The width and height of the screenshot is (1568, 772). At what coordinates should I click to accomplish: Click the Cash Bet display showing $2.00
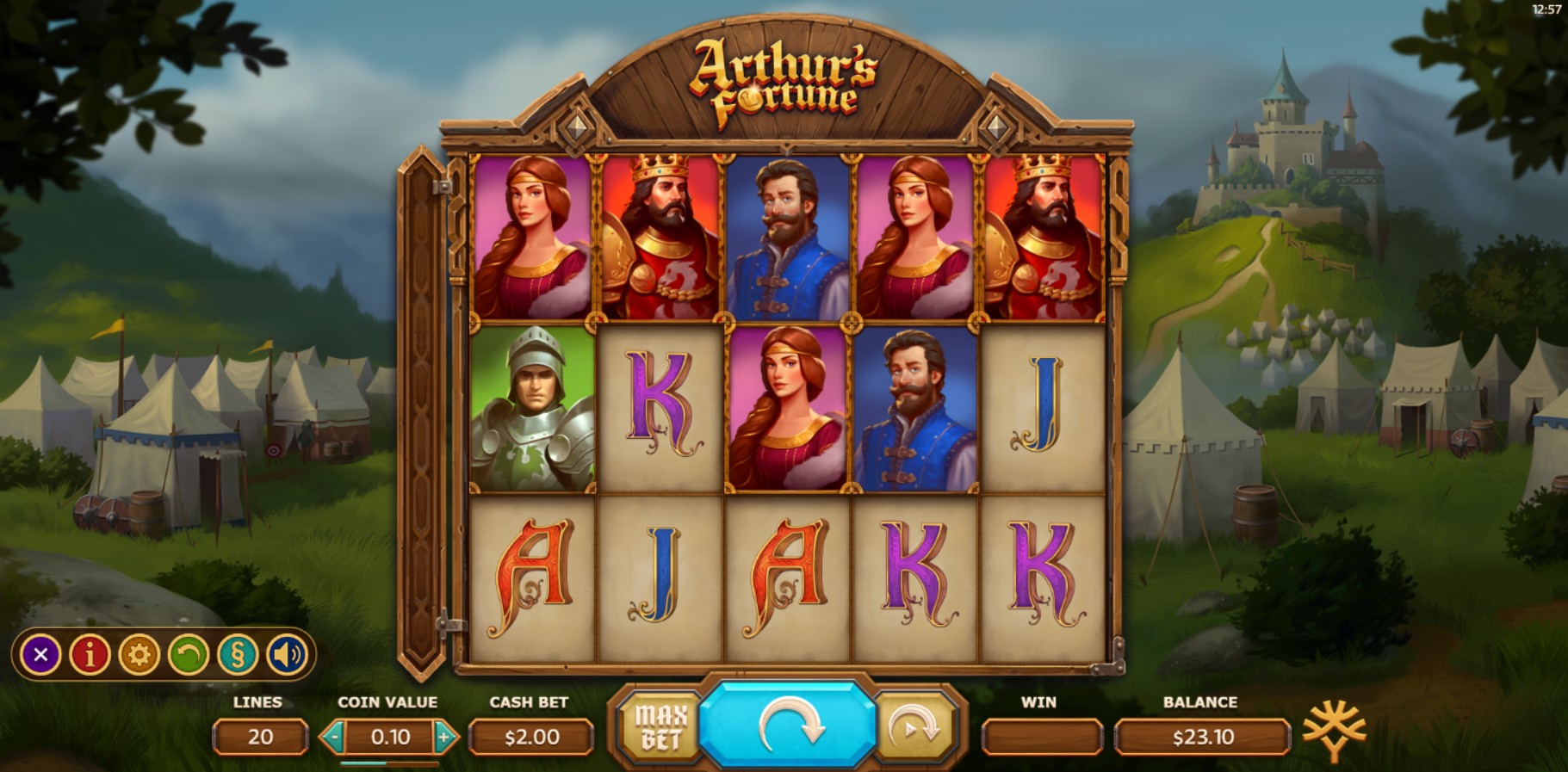pos(530,737)
